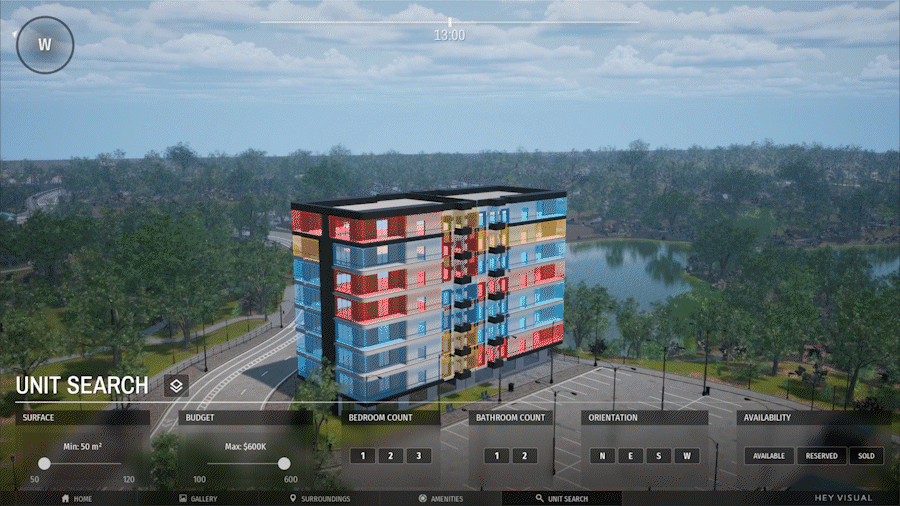Click the Surface minimum slider handle
Viewport: 900px width, 506px height.
pos(44,463)
